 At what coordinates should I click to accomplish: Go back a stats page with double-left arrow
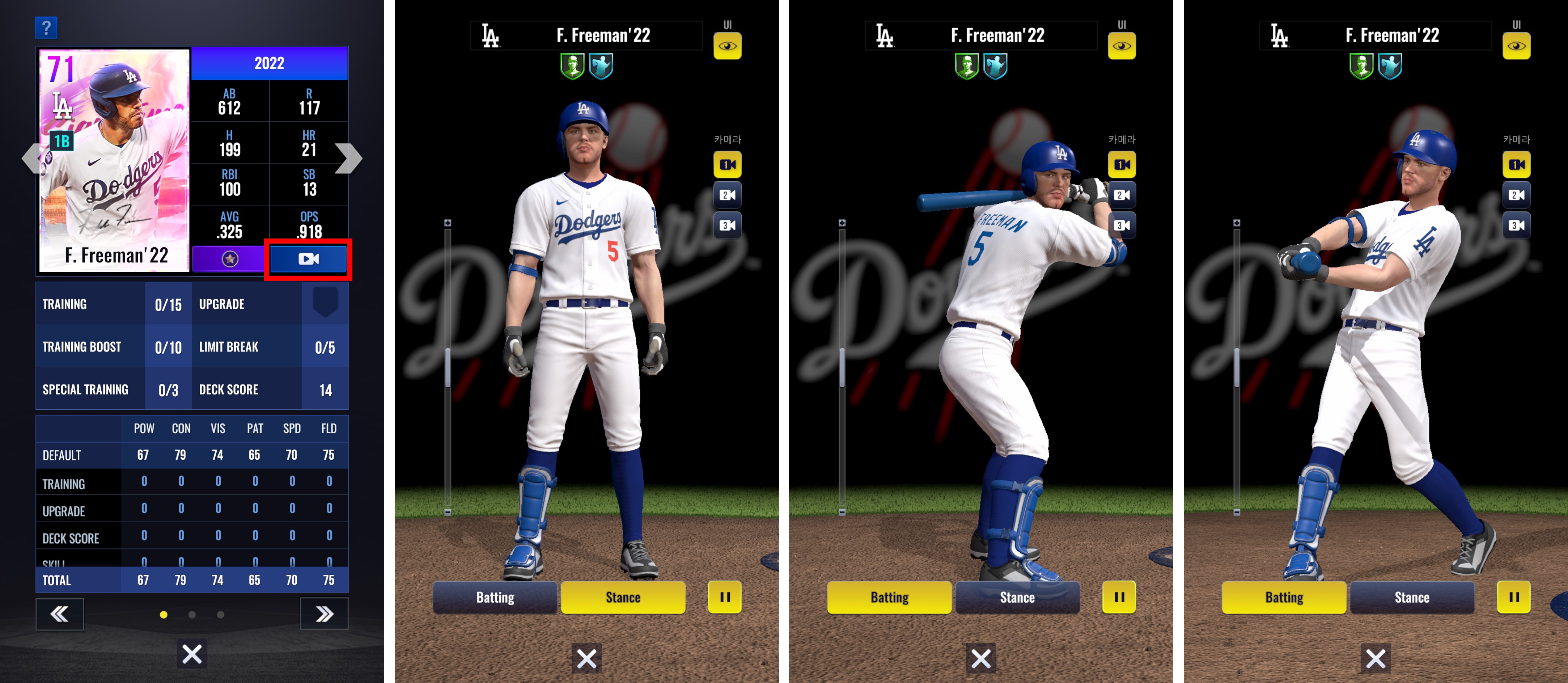[60, 614]
